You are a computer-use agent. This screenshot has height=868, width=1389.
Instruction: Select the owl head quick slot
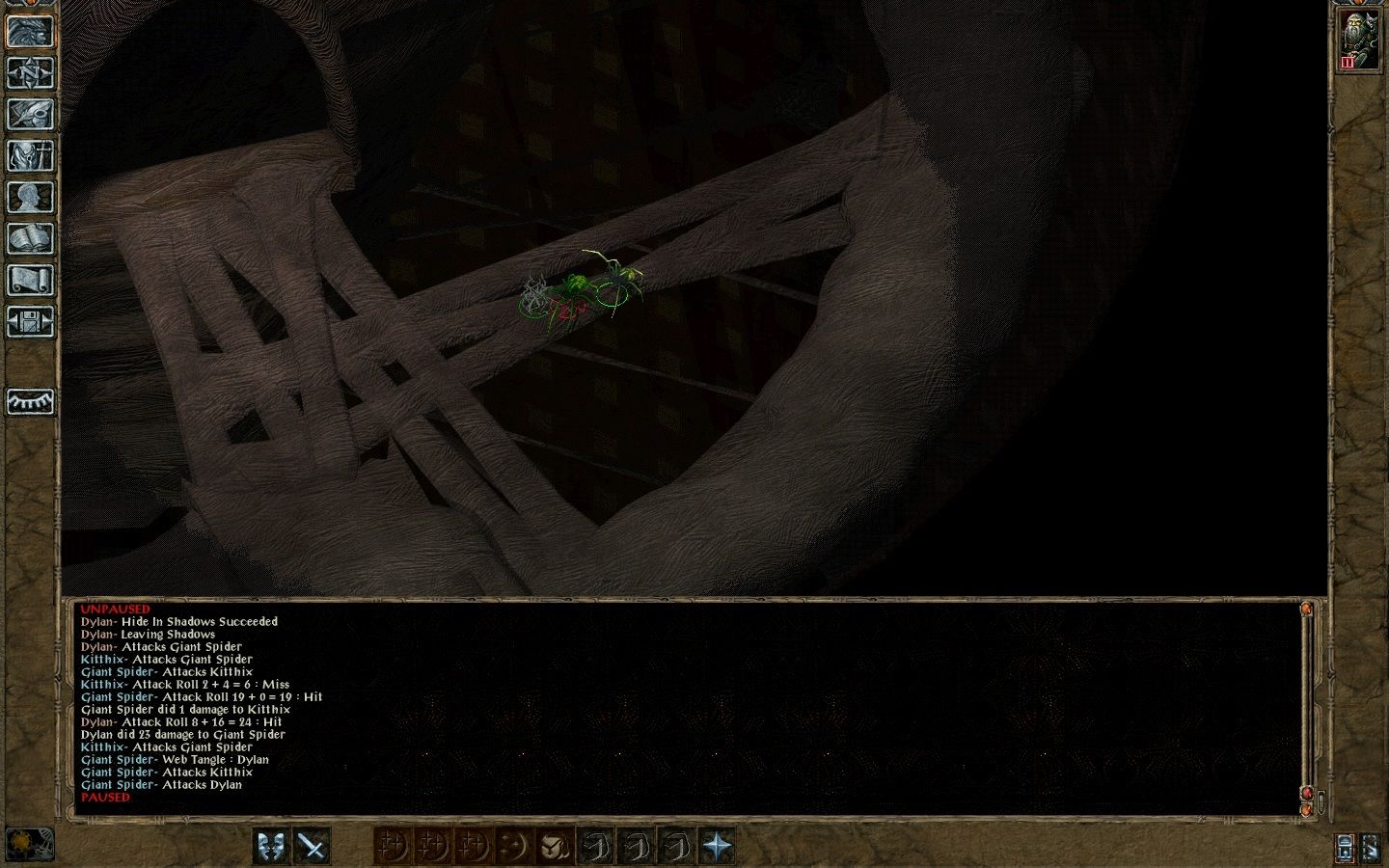pos(554,847)
